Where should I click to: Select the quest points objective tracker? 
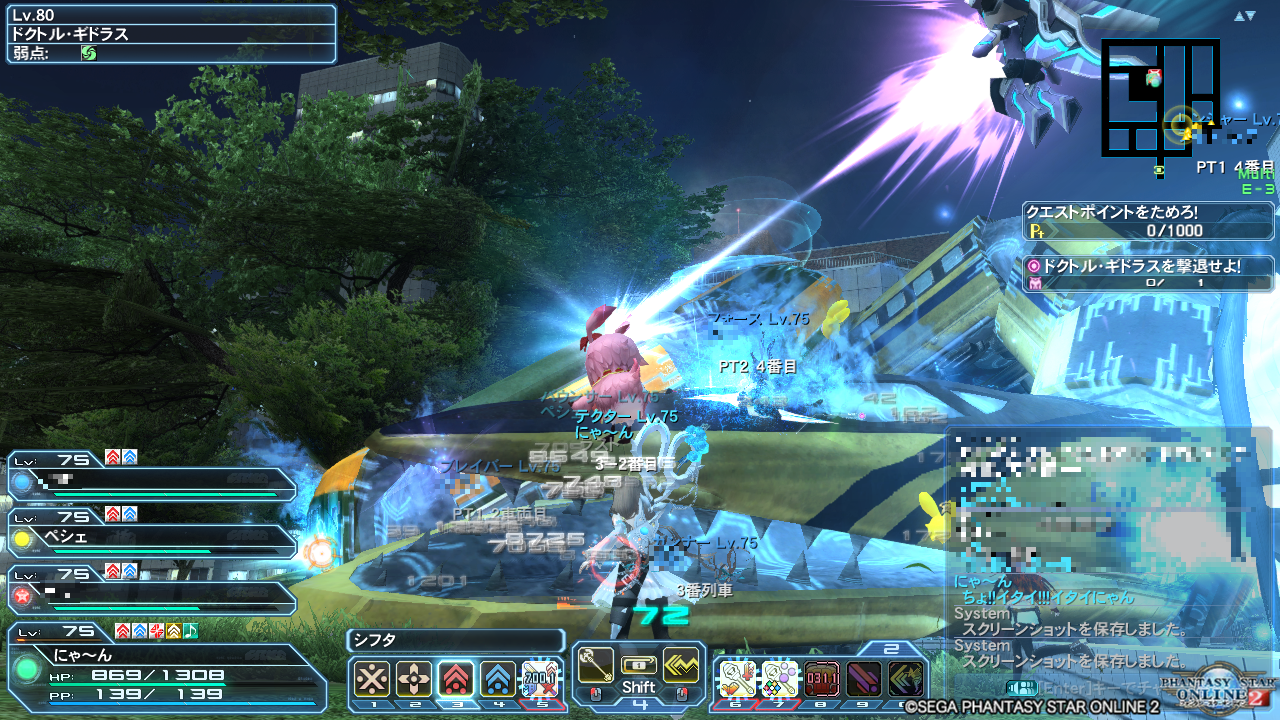(1149, 222)
